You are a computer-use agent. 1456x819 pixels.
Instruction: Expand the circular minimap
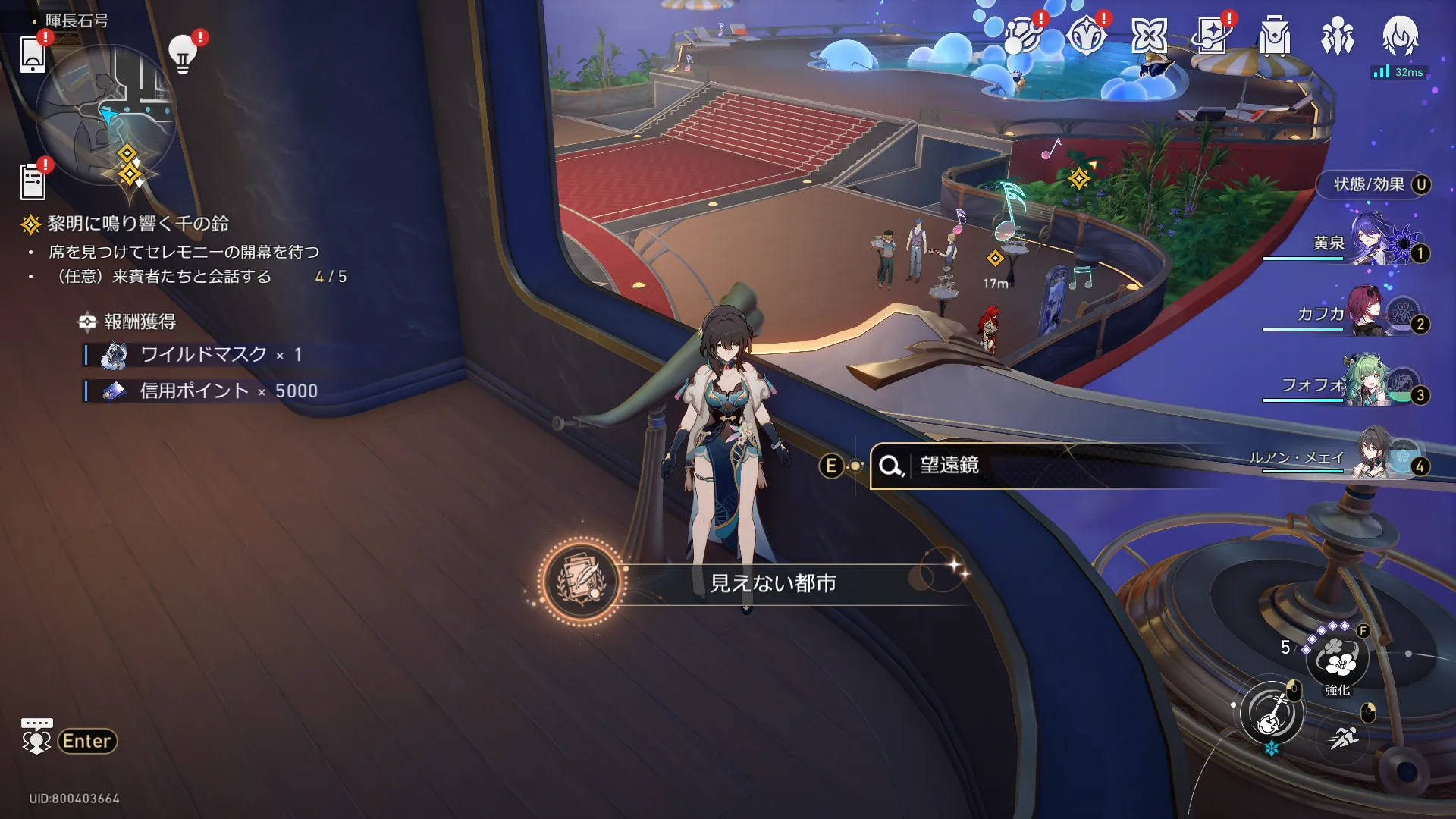click(x=106, y=114)
